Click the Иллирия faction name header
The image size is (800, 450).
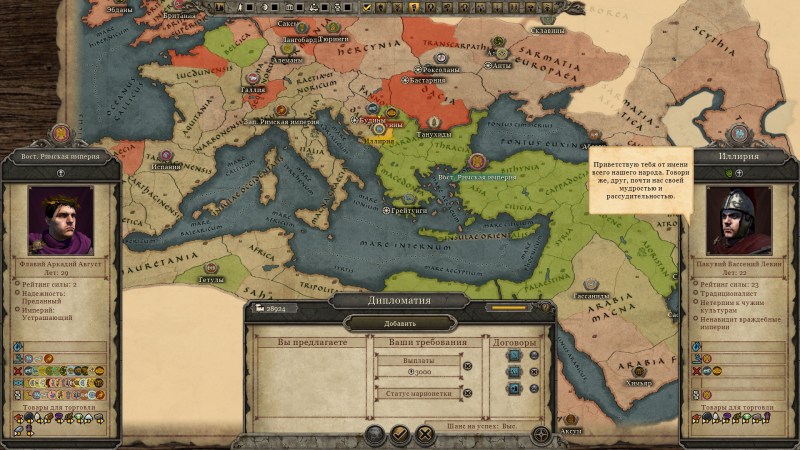click(738, 156)
